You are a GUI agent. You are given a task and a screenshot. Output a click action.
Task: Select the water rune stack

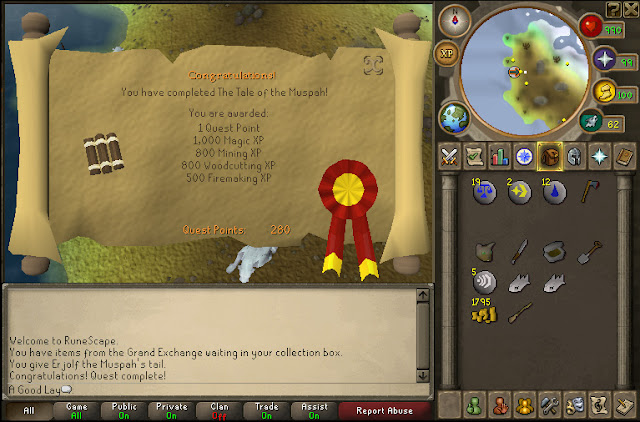coord(555,190)
